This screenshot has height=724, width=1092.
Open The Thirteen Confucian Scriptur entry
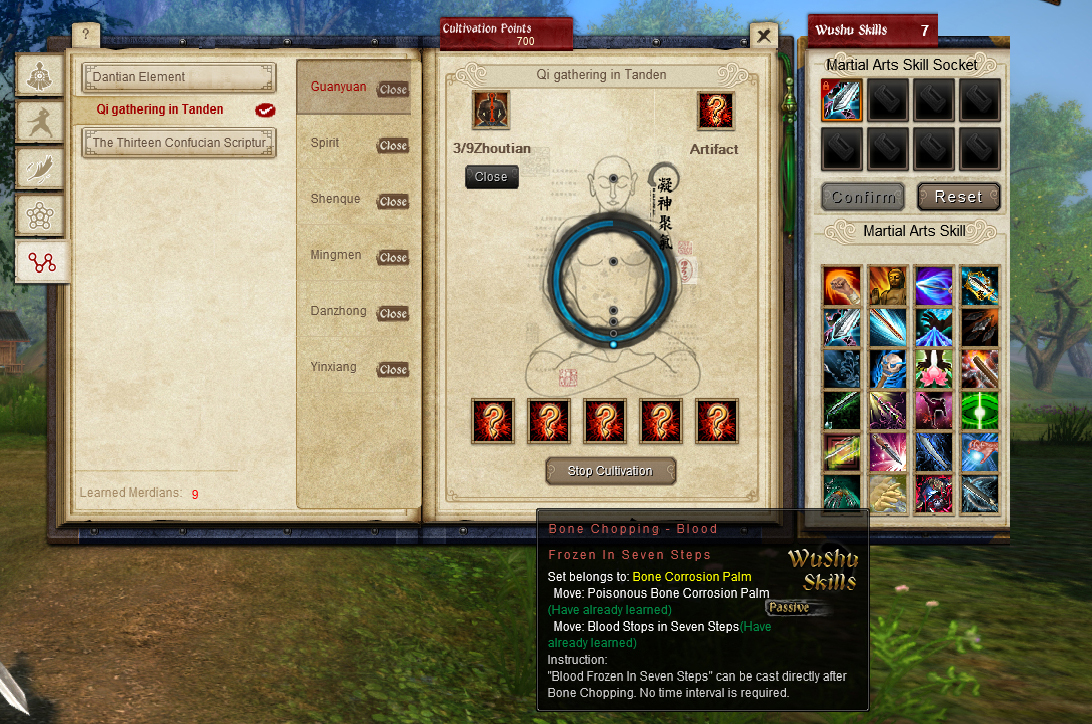(x=178, y=143)
